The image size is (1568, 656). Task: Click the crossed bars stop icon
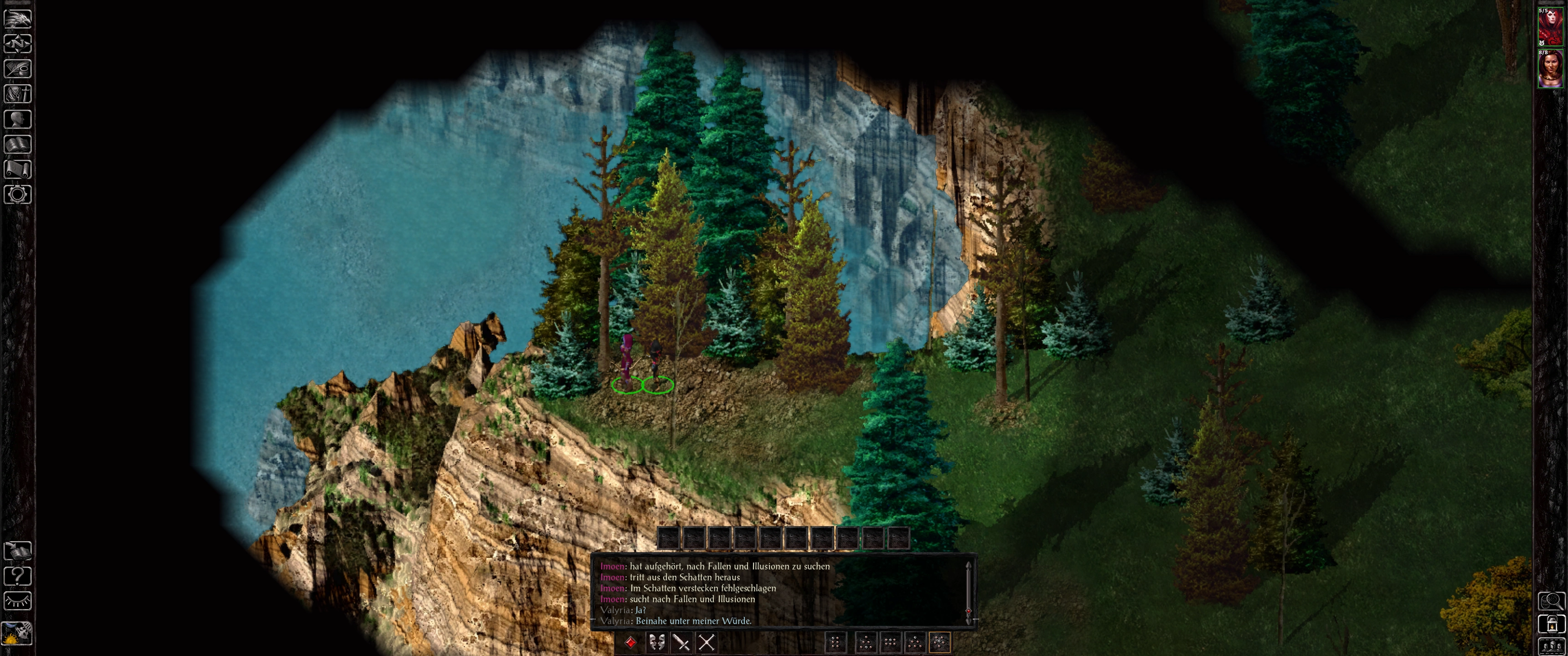706,642
